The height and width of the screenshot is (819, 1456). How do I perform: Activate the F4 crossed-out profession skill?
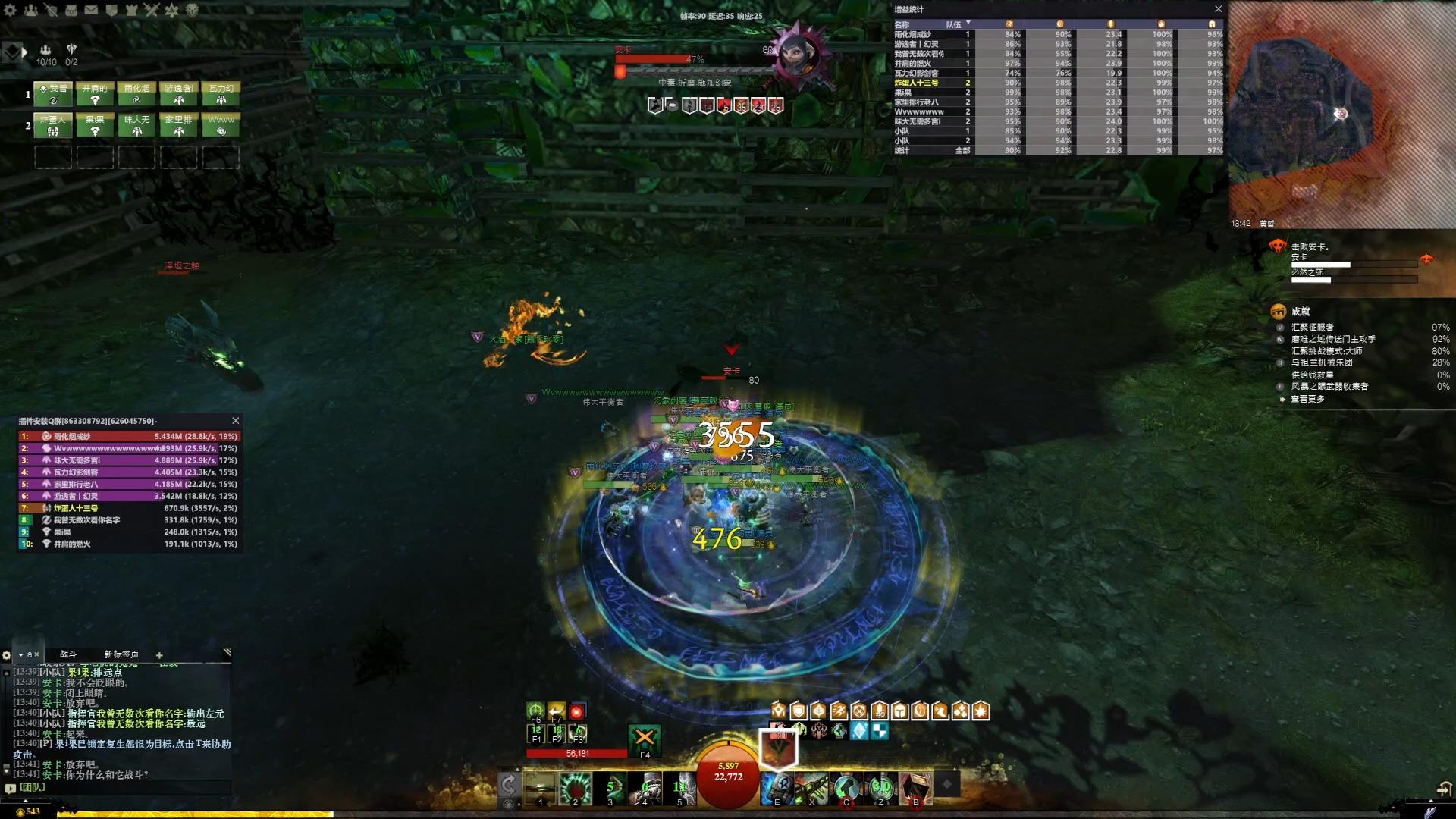645,739
